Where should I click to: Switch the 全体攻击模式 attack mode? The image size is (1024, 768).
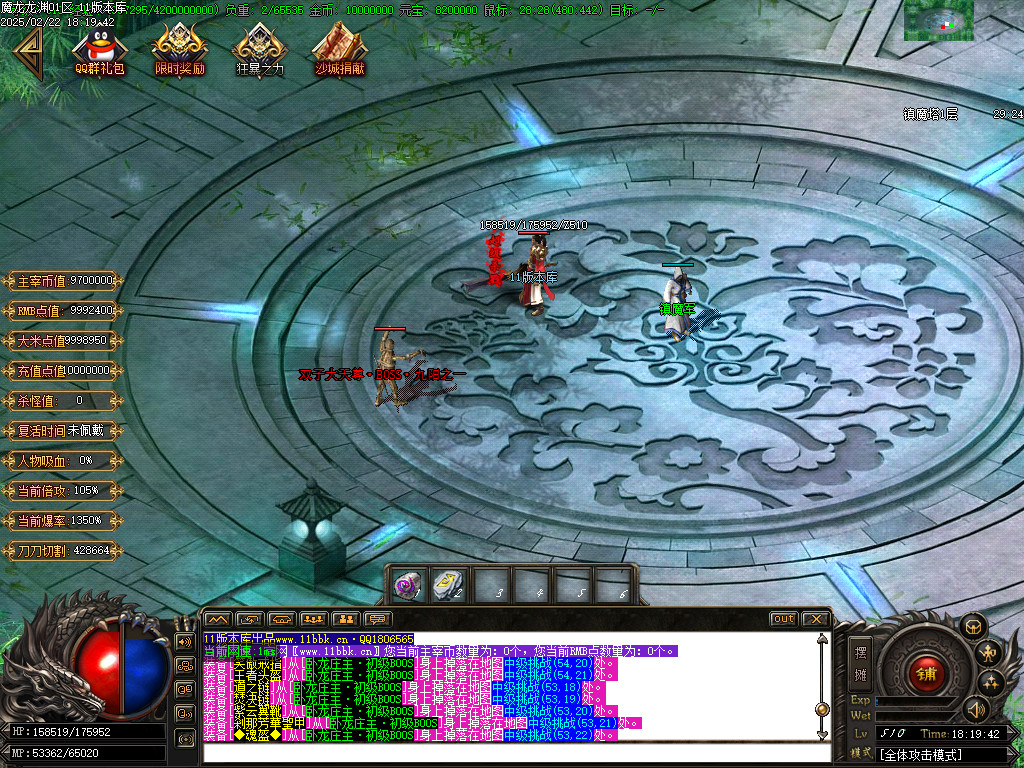[920, 754]
